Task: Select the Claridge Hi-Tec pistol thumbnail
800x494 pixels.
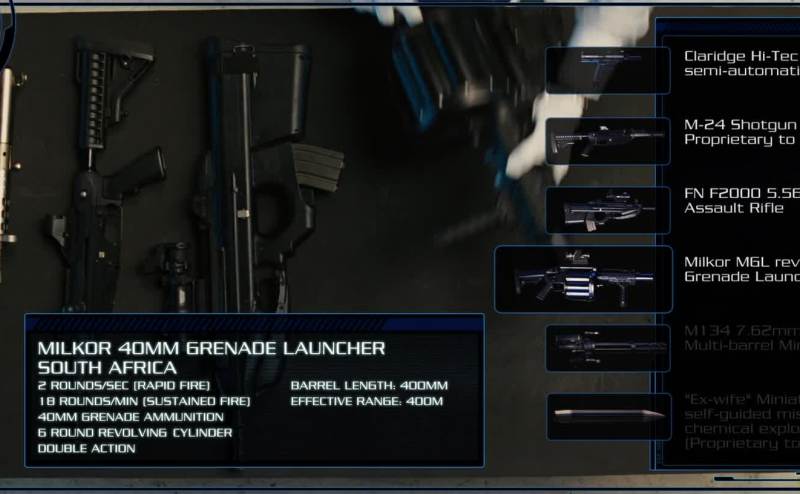Action: 607,70
